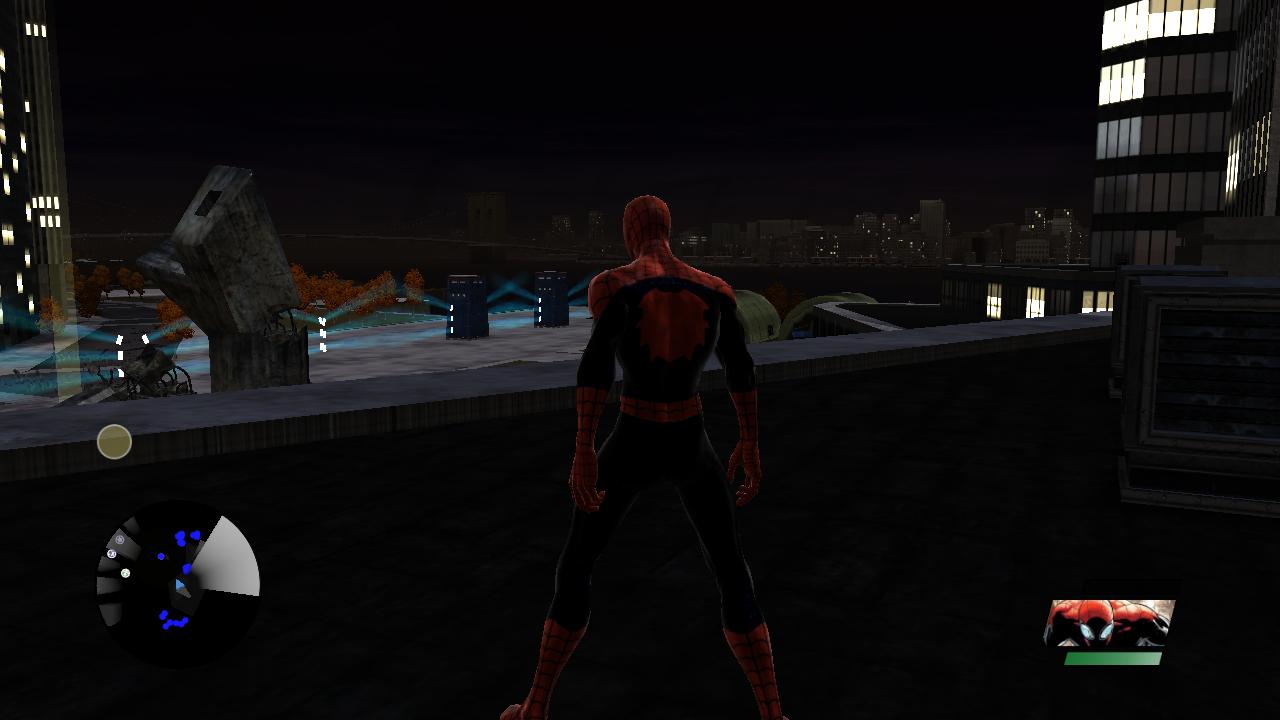Click the player arrow at minimap center
The height and width of the screenshot is (720, 1280).
(x=181, y=585)
